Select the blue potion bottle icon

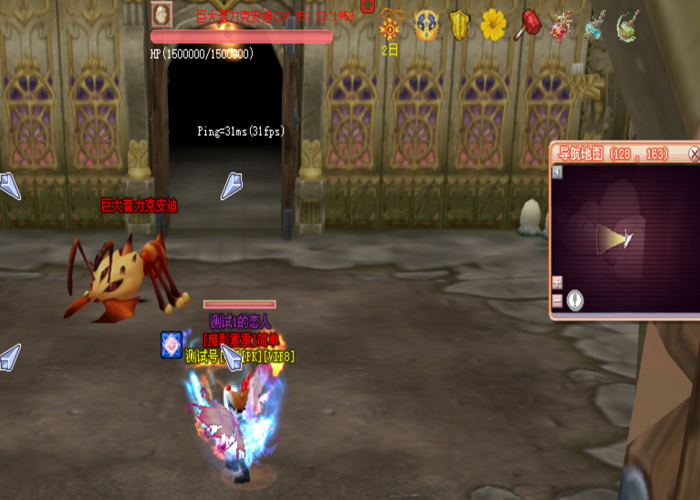coord(595,24)
